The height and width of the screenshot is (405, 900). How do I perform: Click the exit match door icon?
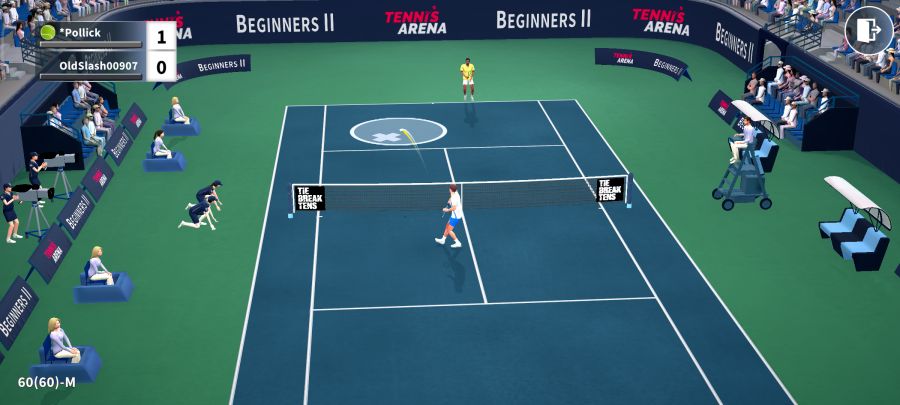pyautogui.click(x=868, y=30)
